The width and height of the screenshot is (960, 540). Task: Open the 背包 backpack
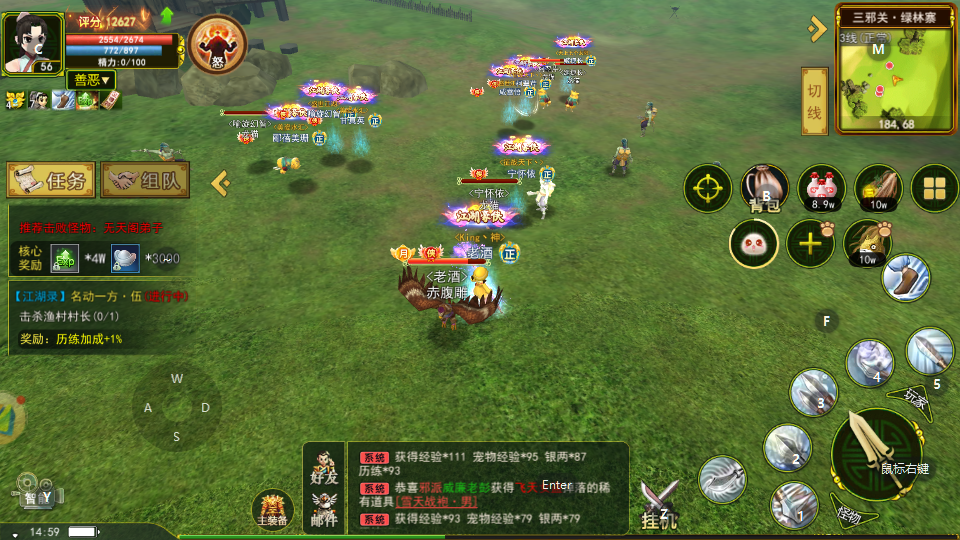click(765, 188)
